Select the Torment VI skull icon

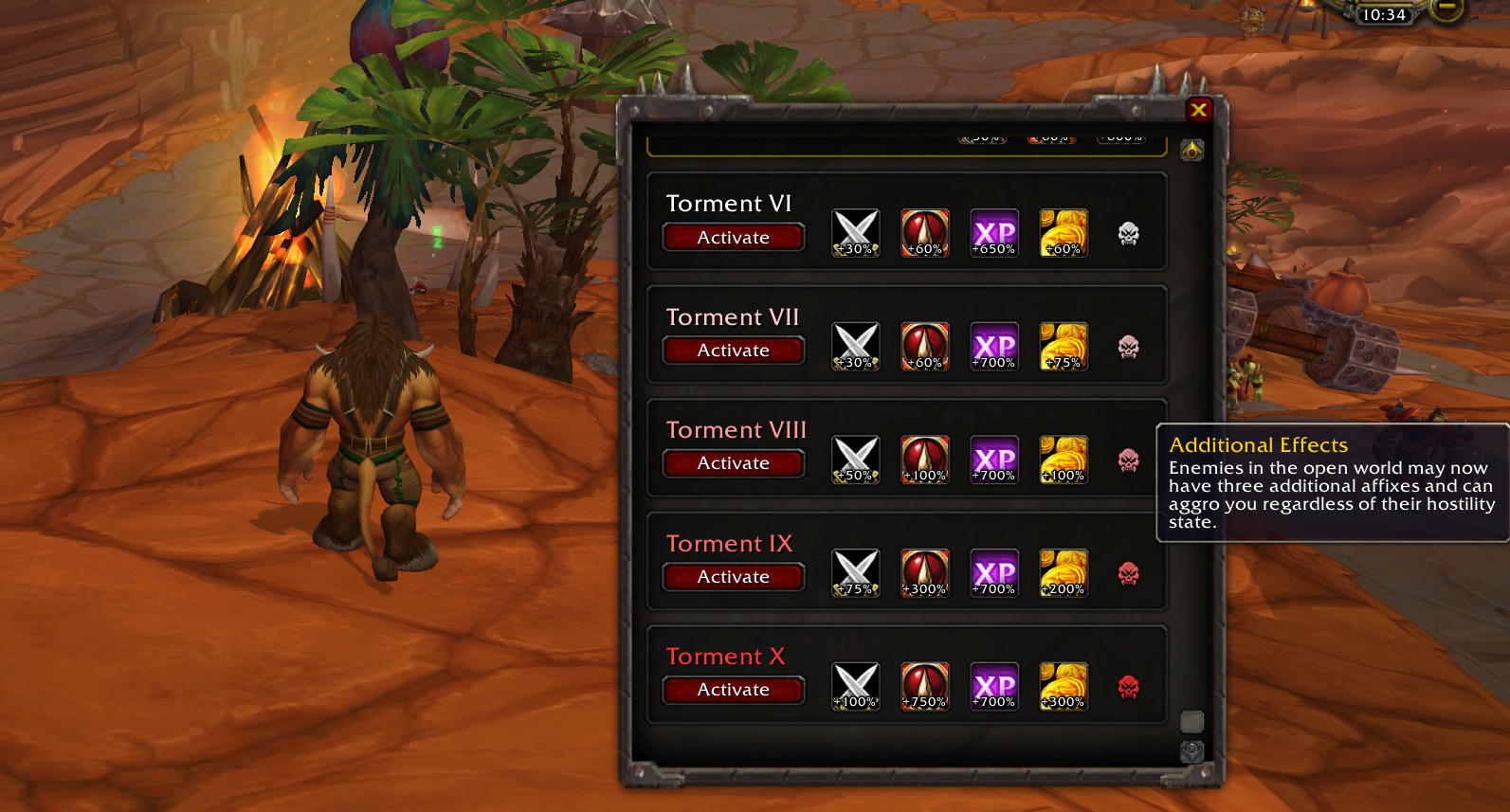click(1128, 233)
